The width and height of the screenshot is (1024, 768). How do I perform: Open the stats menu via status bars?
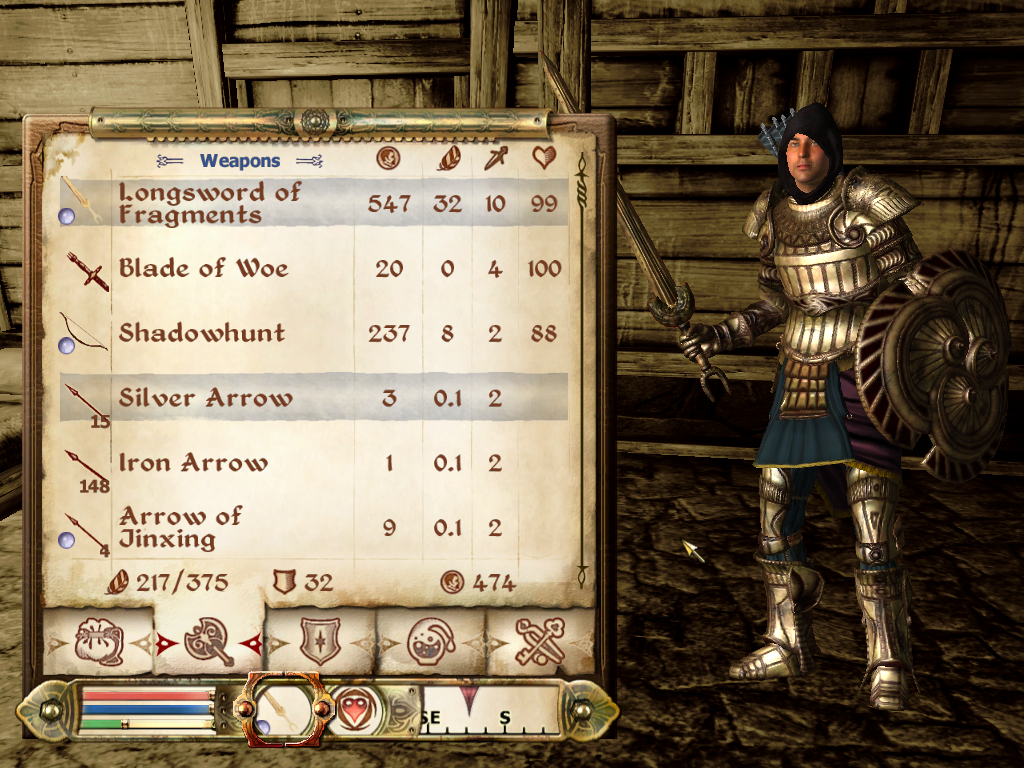pyautogui.click(x=147, y=710)
